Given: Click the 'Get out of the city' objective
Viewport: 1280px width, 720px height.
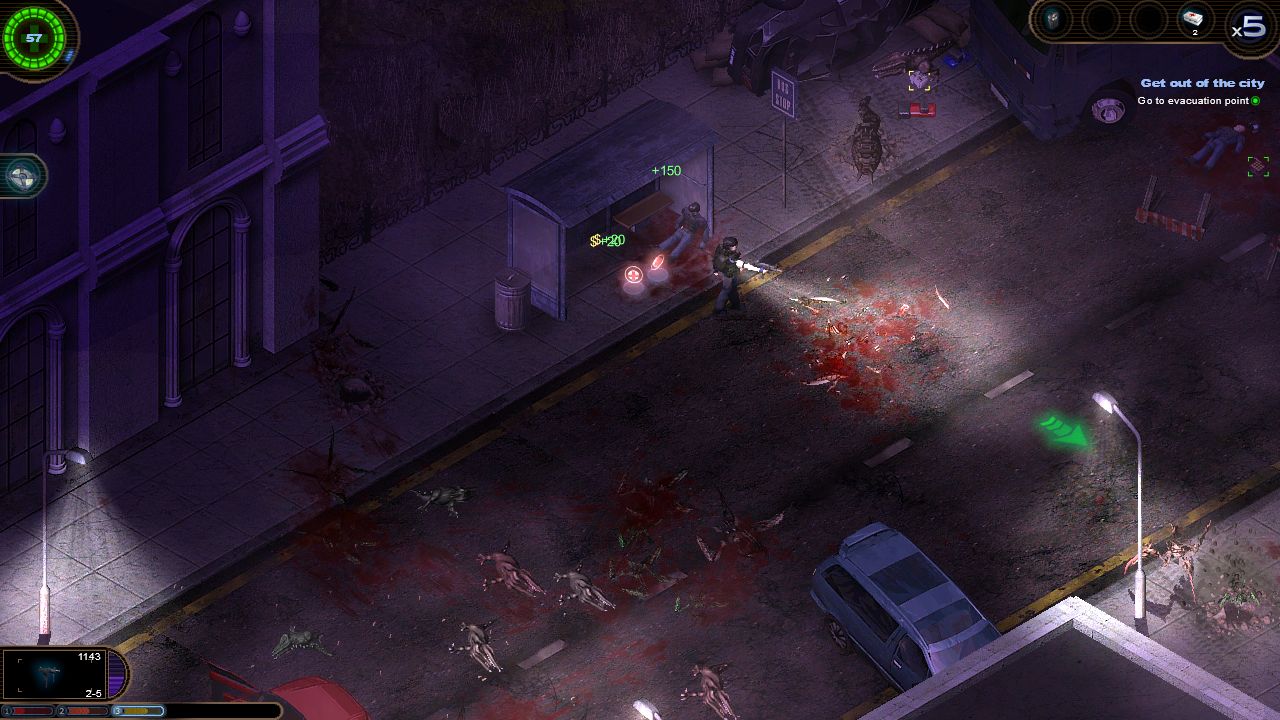Looking at the screenshot, I should click(x=1202, y=83).
